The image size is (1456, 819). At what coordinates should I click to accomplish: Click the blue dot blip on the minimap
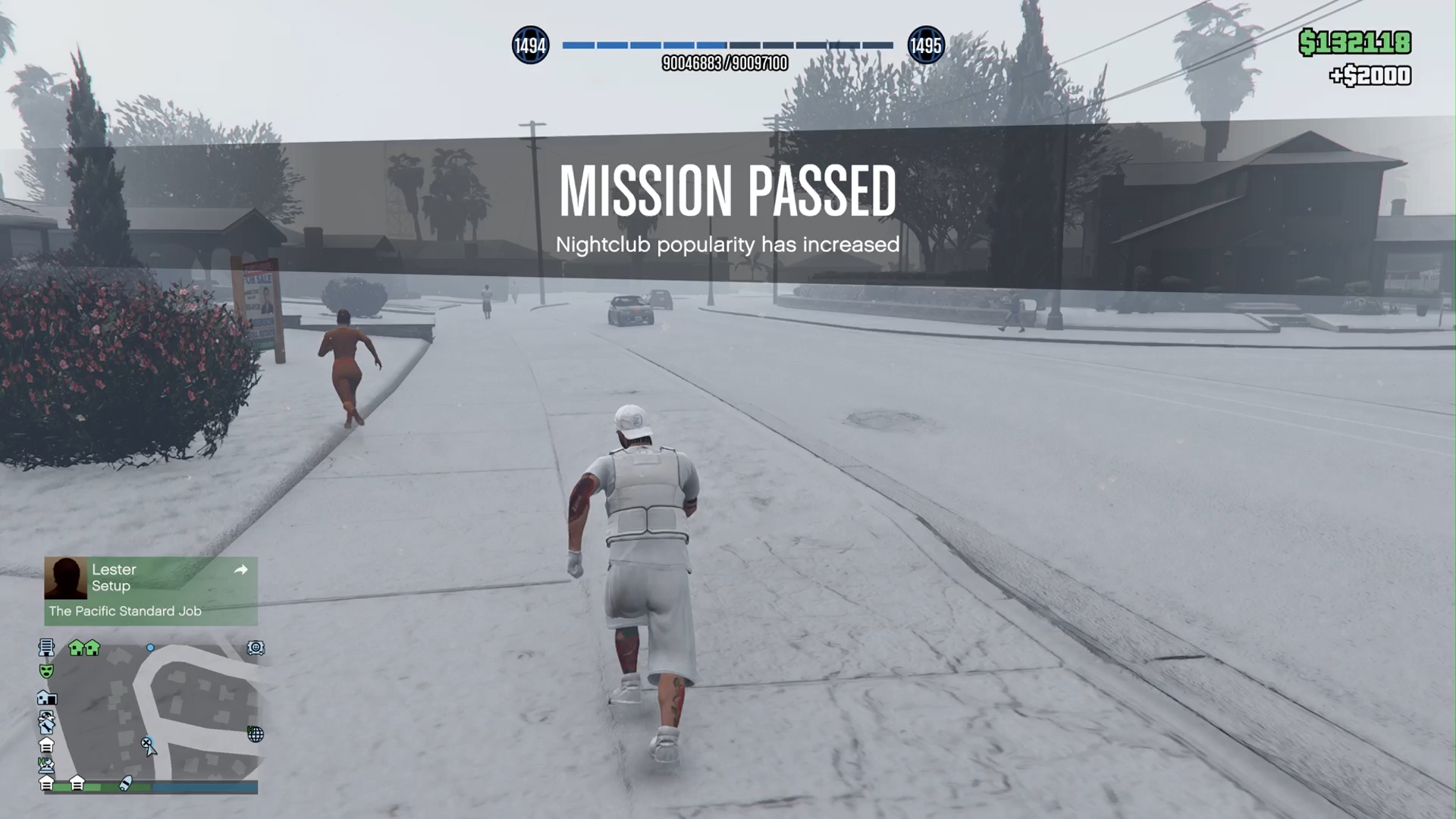coord(150,648)
